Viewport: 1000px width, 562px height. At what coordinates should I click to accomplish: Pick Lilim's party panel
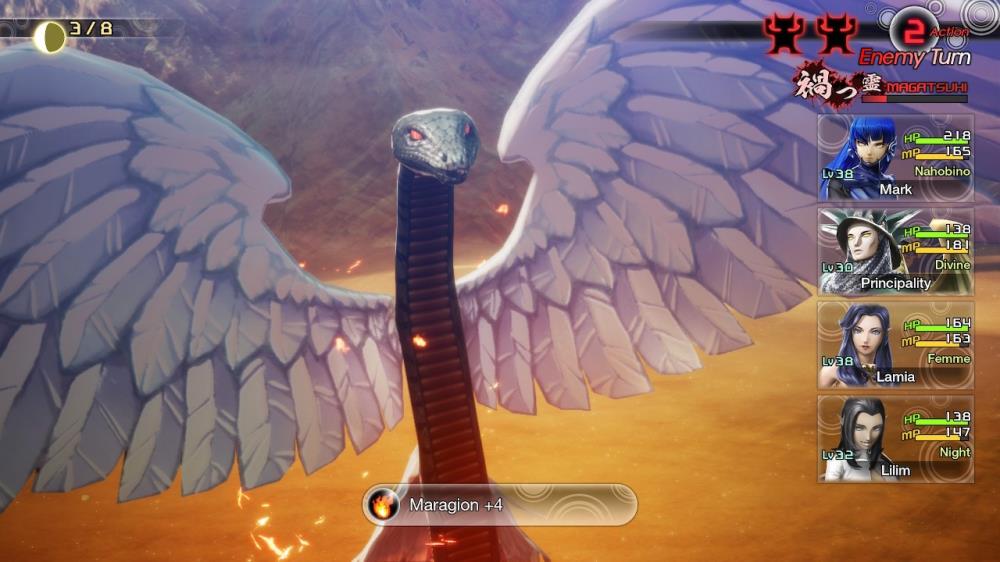coord(895,439)
